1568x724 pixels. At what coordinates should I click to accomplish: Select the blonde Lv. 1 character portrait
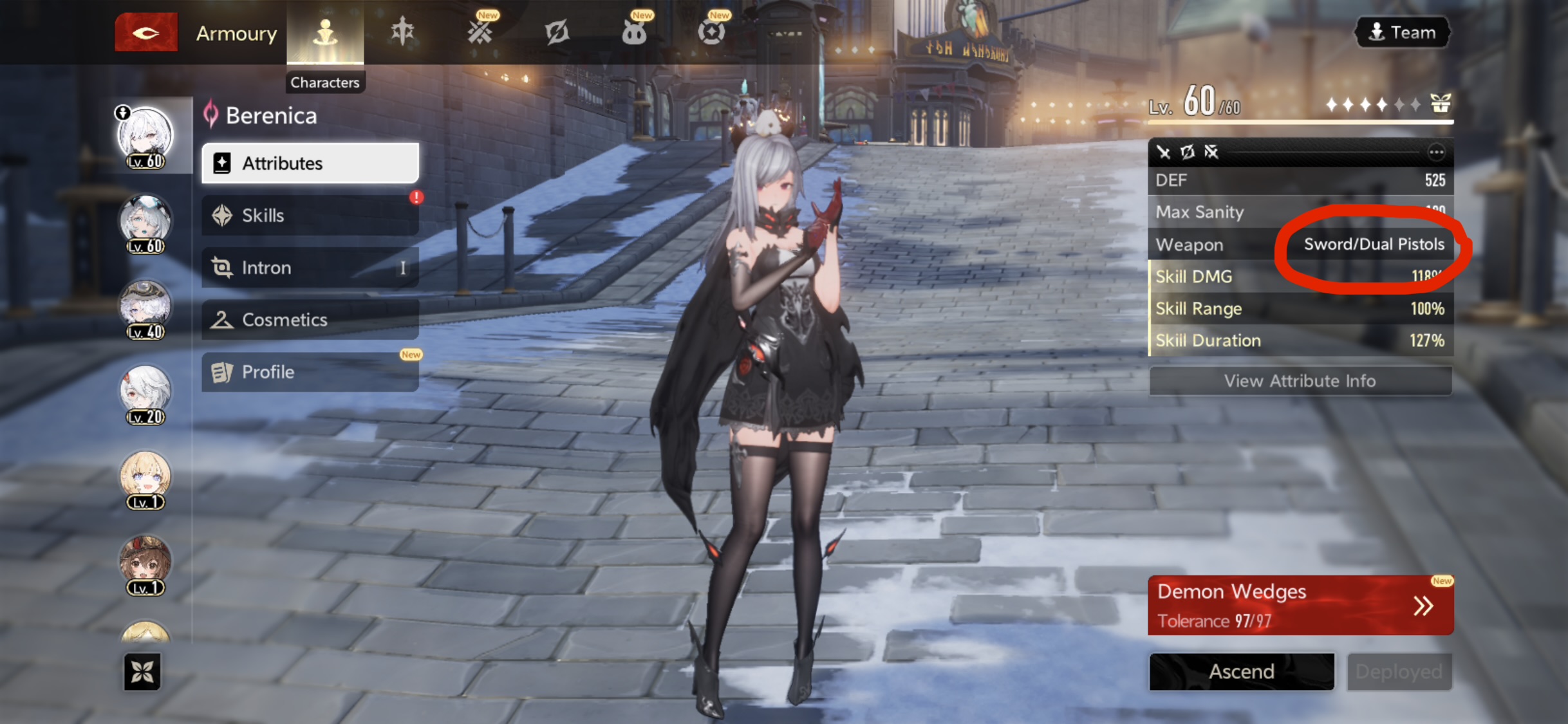pyautogui.click(x=145, y=479)
